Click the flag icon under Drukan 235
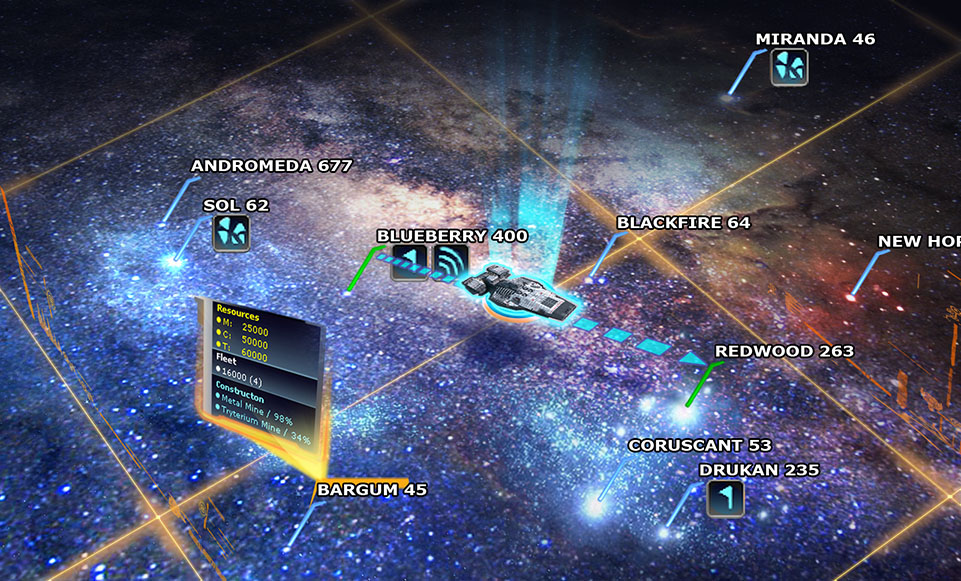 pos(725,498)
